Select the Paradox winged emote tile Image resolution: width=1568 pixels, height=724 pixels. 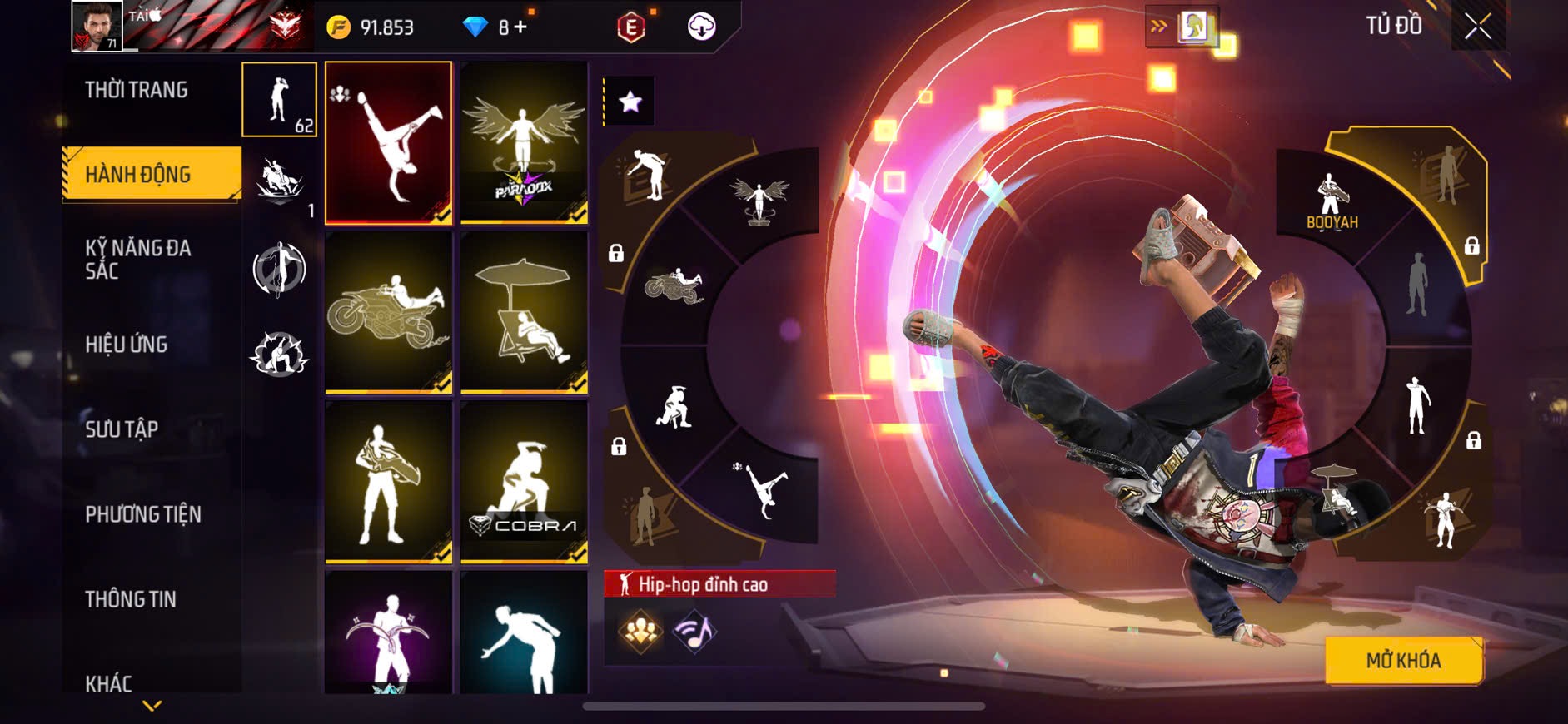point(524,142)
